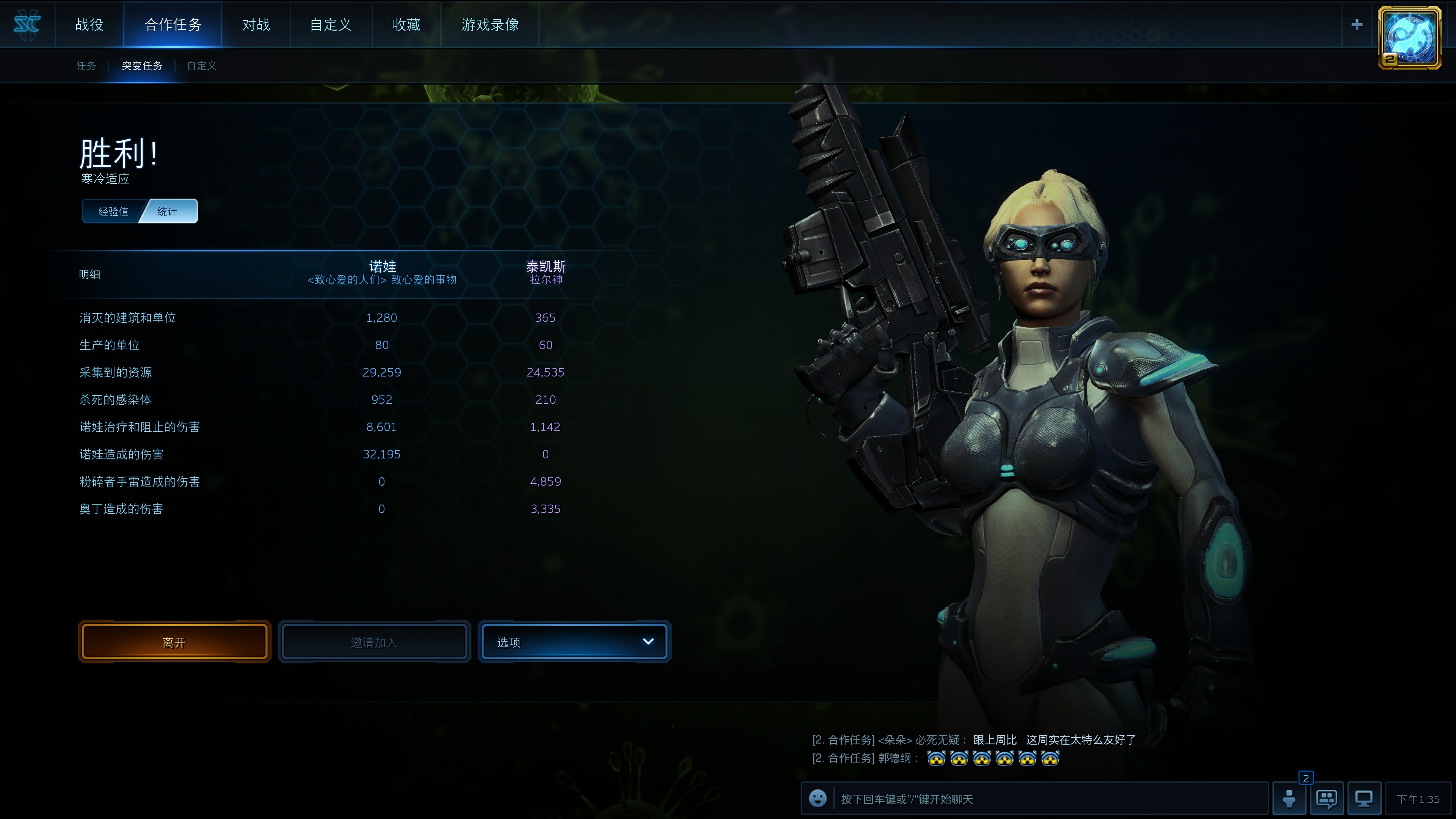This screenshot has width=1456, height=819.
Task: Click the orange 离开 leave button
Action: click(x=174, y=642)
